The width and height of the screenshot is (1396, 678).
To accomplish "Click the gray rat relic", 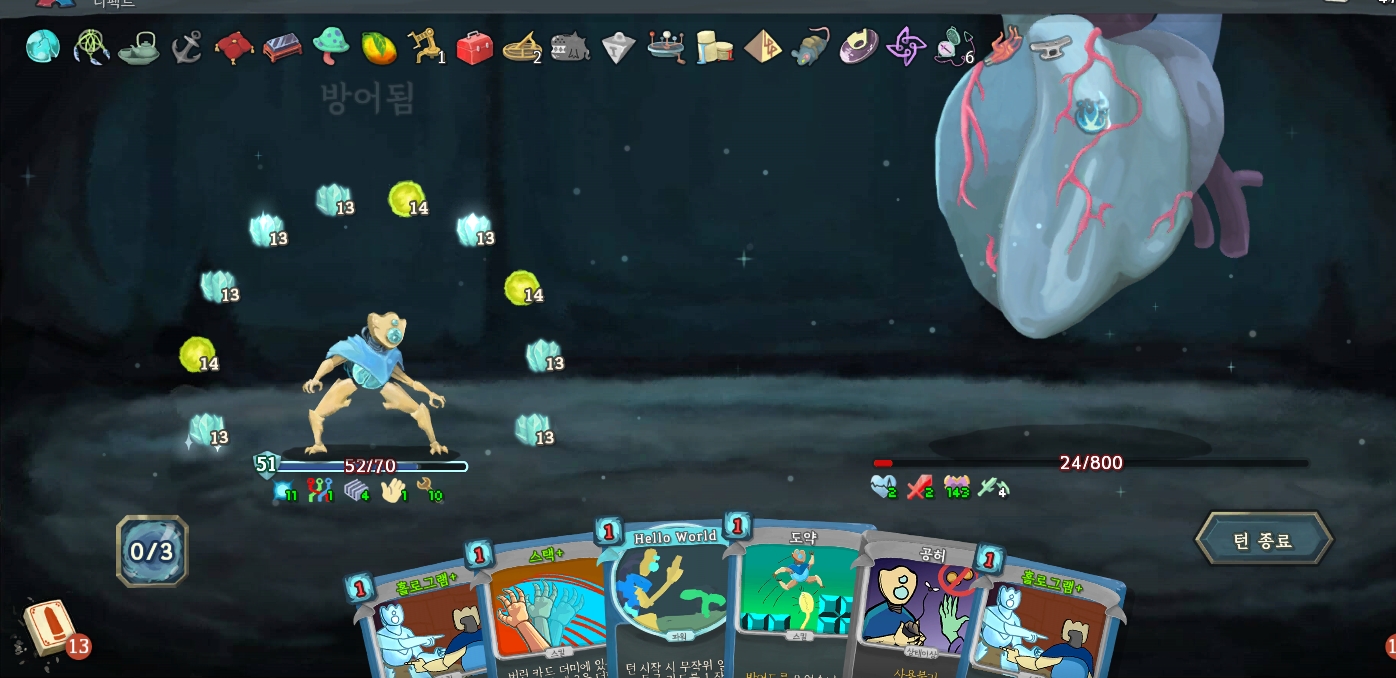I will pyautogui.click(x=810, y=47).
